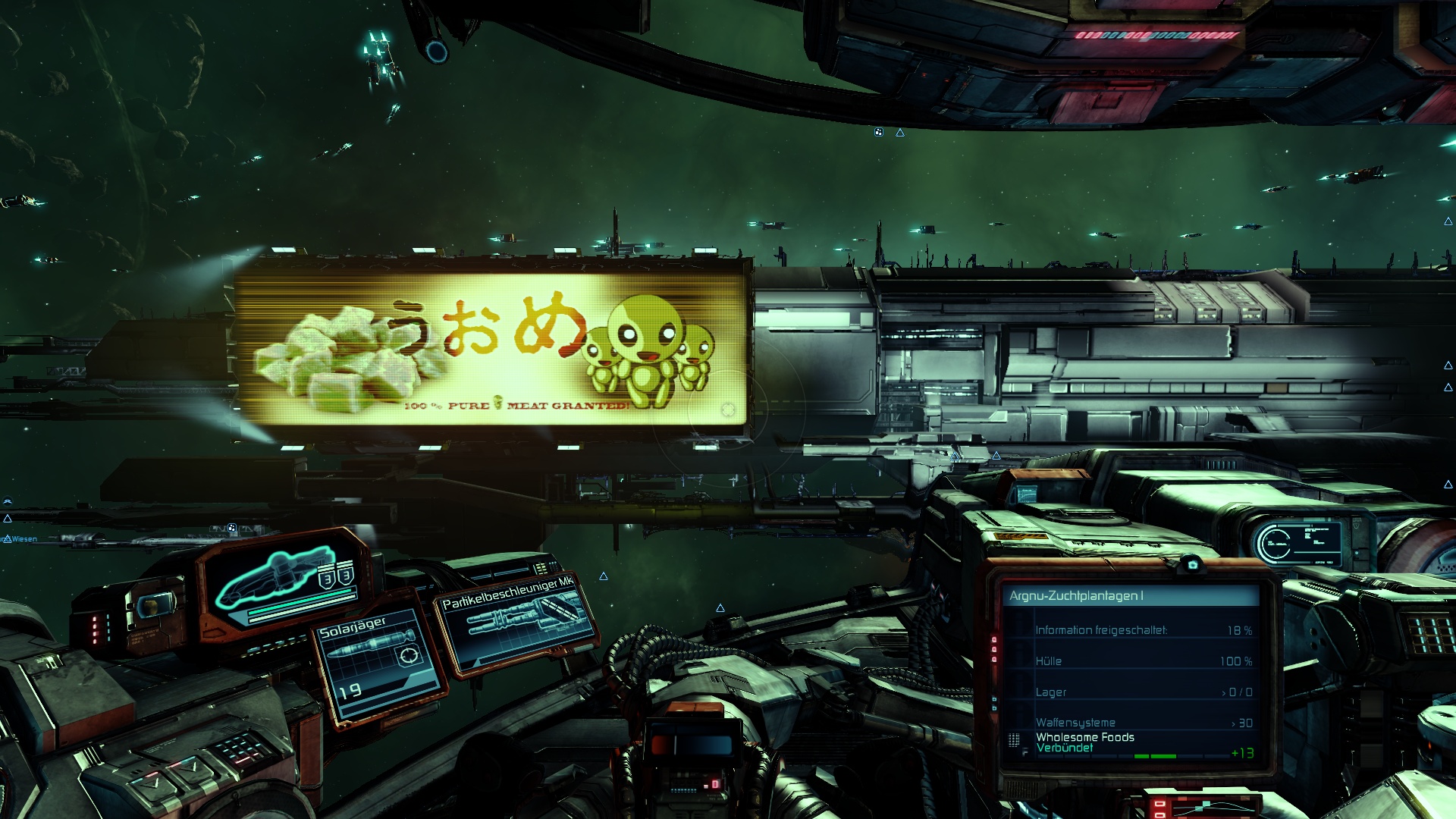Click the camera icon above the target monitor
The image size is (1456, 819).
pyautogui.click(x=1192, y=565)
